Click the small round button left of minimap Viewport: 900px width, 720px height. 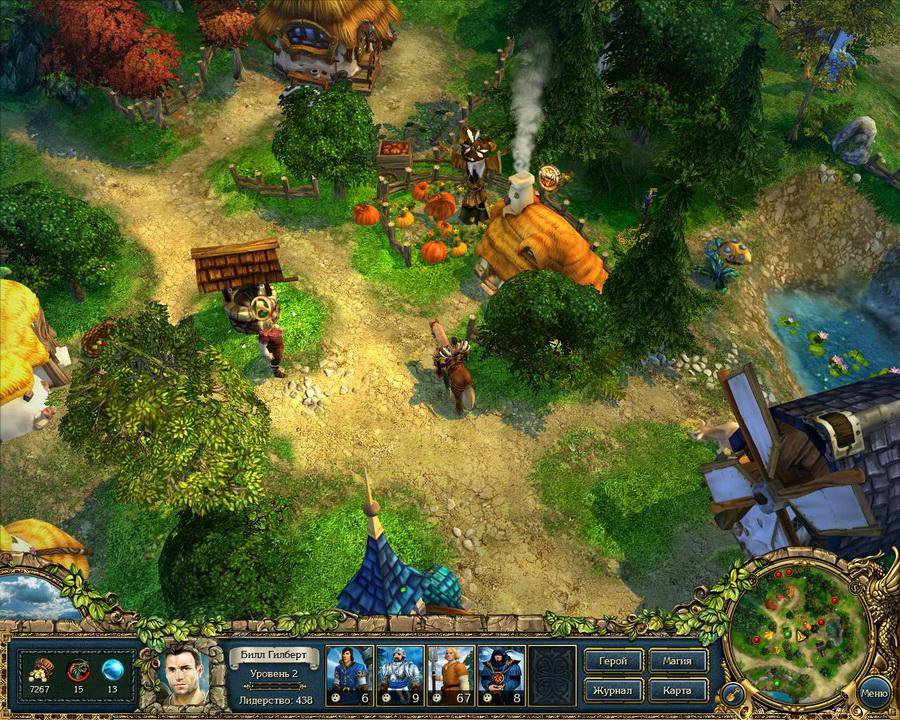coord(732,692)
